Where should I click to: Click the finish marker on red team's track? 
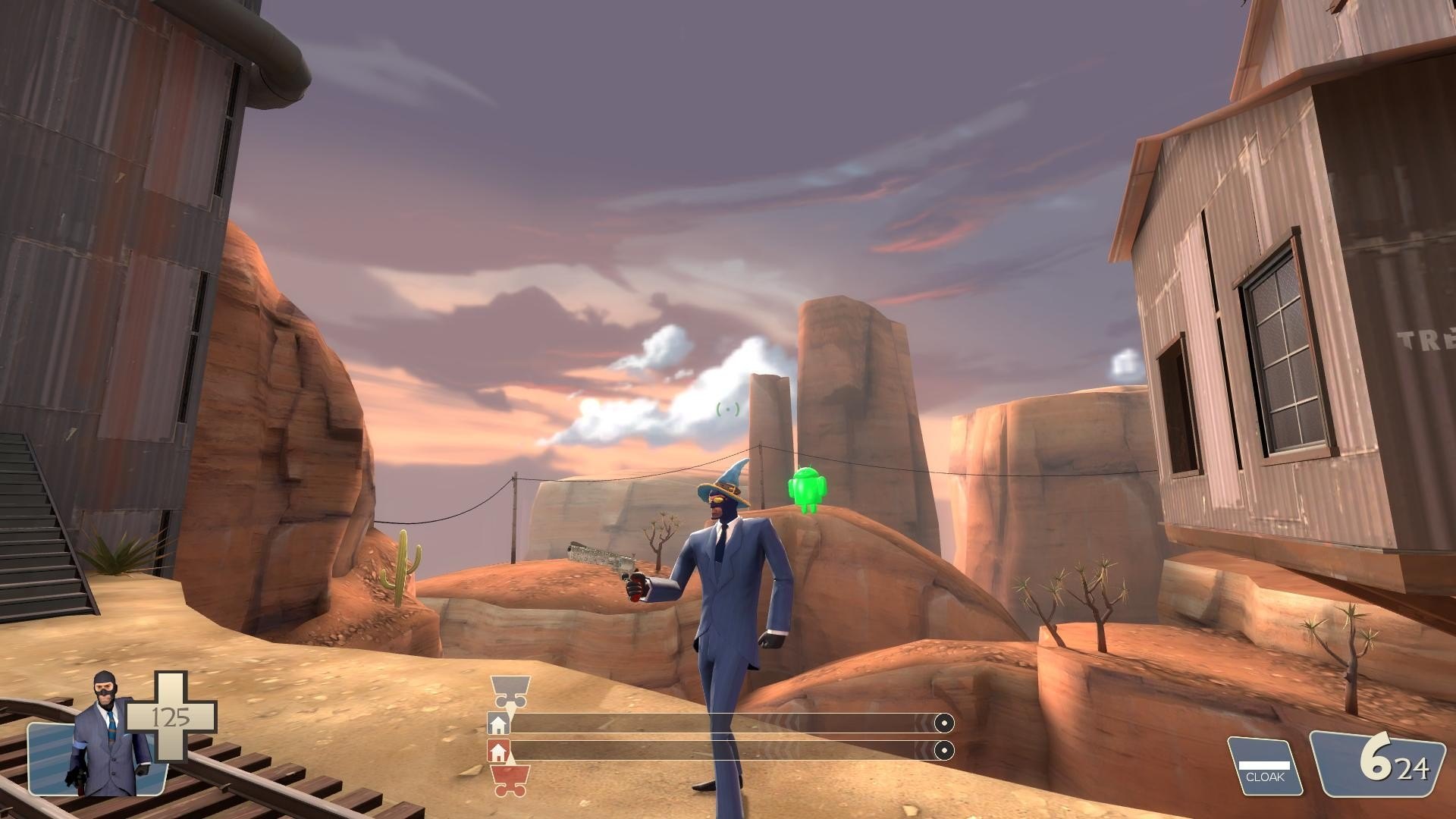pos(943,751)
